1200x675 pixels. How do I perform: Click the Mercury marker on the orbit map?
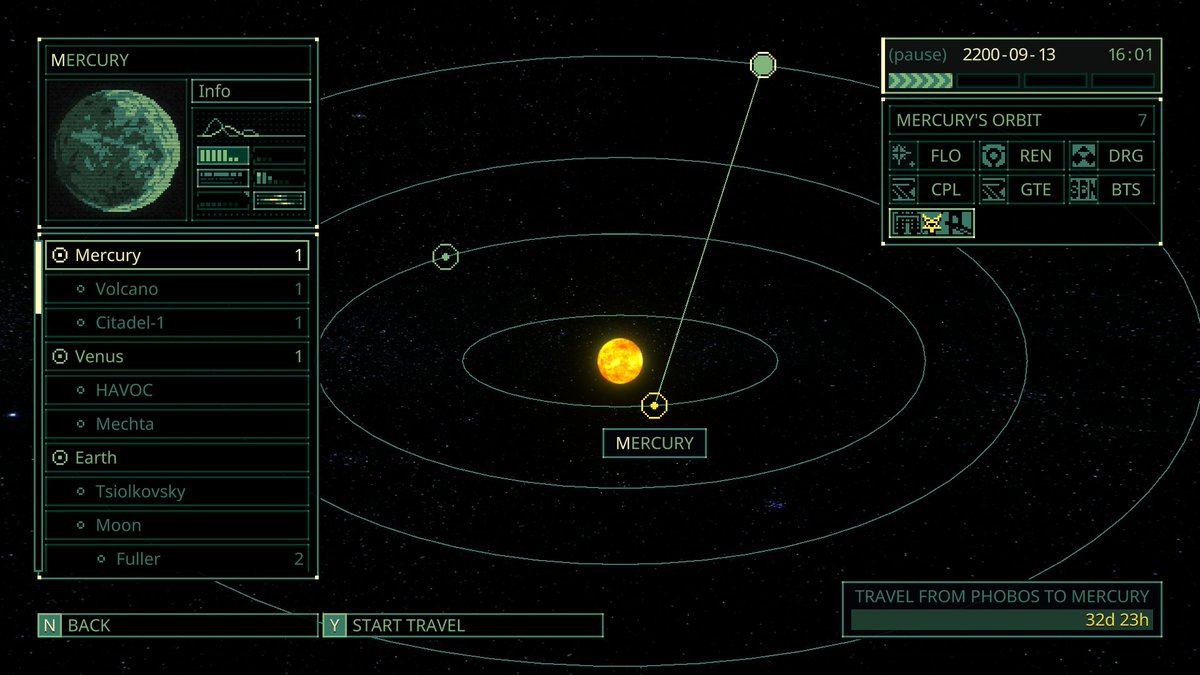[x=654, y=405]
